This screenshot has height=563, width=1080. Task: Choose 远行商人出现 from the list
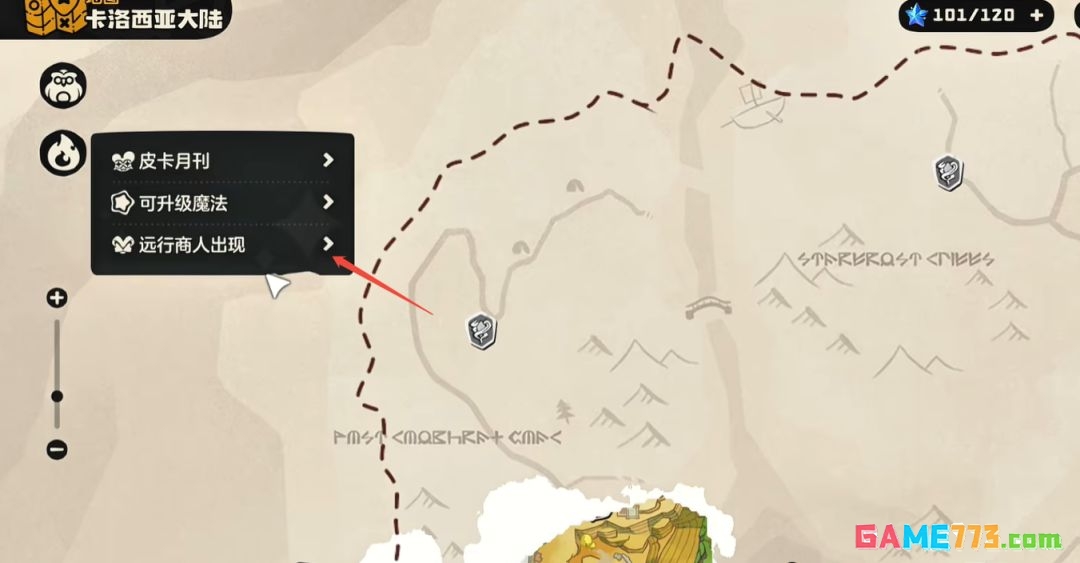coord(222,245)
